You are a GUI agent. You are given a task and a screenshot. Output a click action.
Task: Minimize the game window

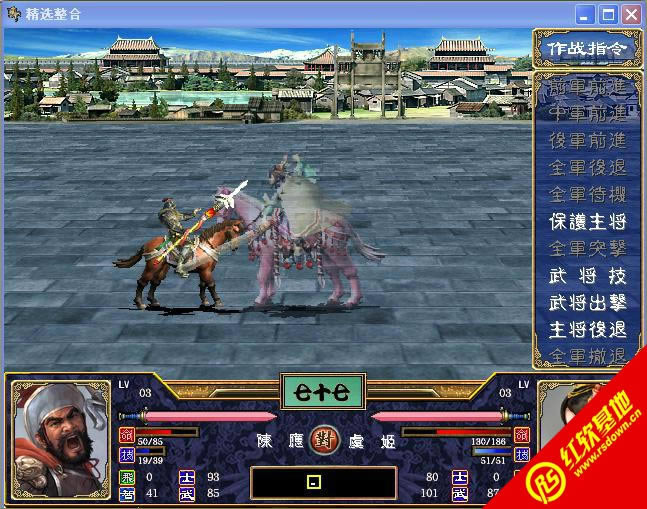(x=585, y=15)
